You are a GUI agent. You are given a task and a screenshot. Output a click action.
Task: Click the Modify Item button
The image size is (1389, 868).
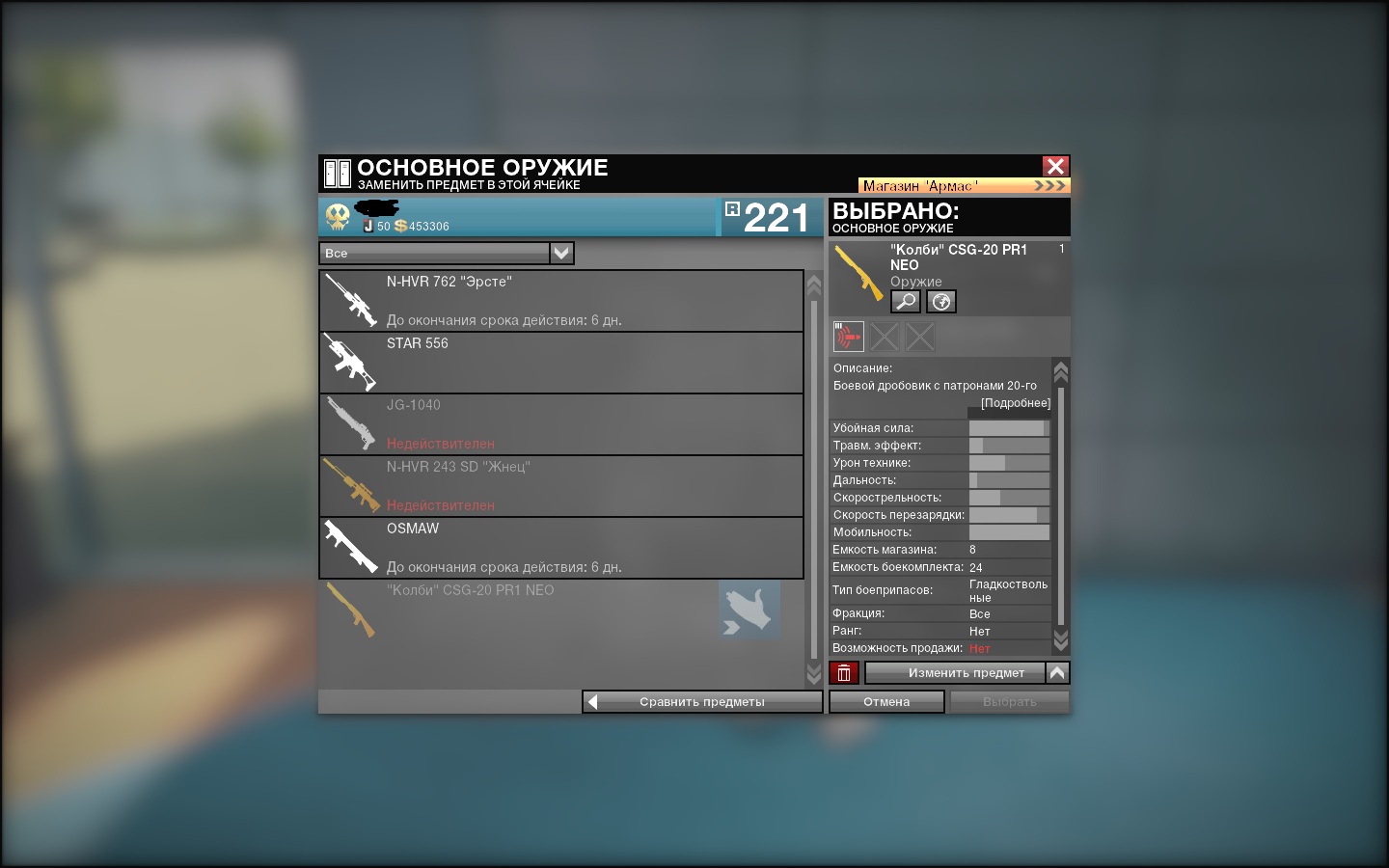pos(955,673)
